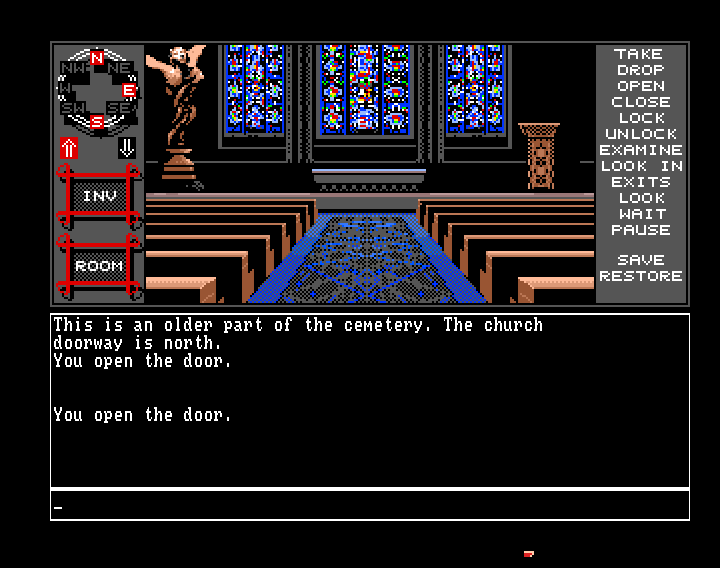The image size is (720, 568).
Task: Move south with the compass S button
Action: pos(97,122)
